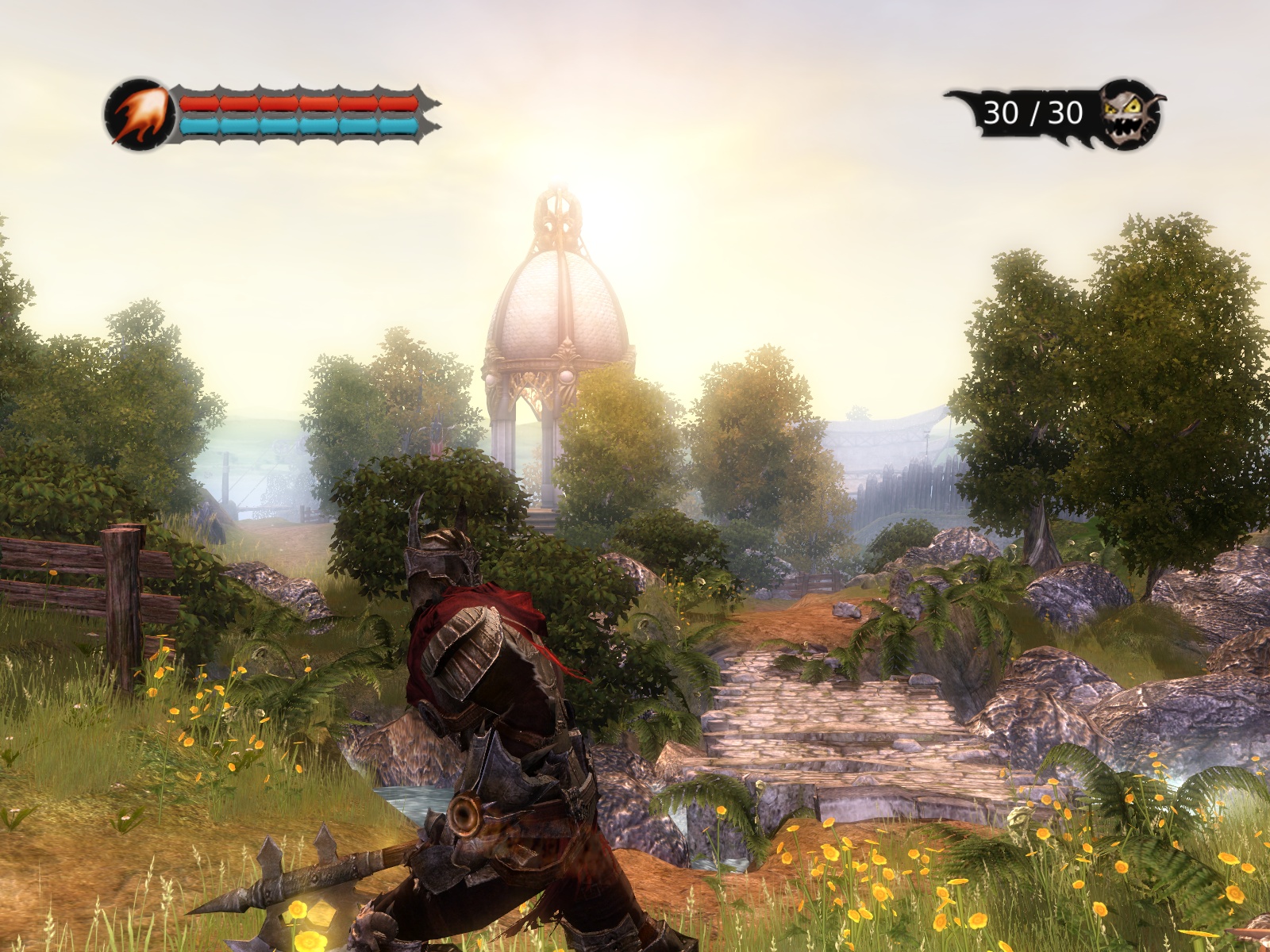Select the minion horde face icon
Image resolution: width=1270 pixels, height=952 pixels.
tap(1130, 113)
